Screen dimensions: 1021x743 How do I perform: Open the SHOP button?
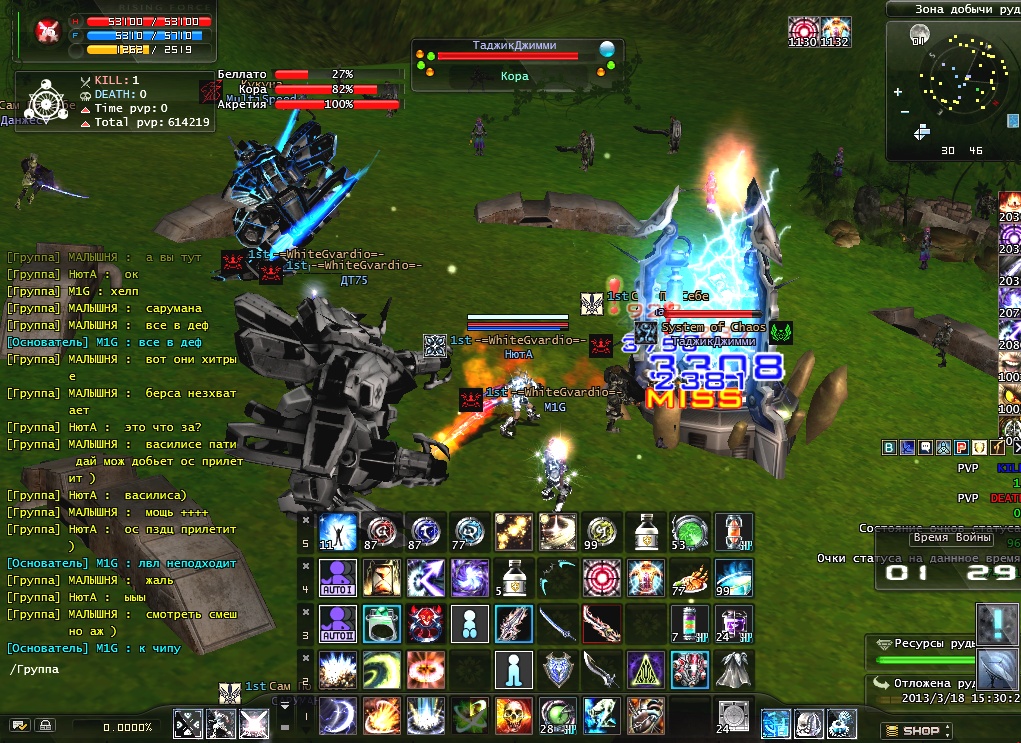point(911,730)
